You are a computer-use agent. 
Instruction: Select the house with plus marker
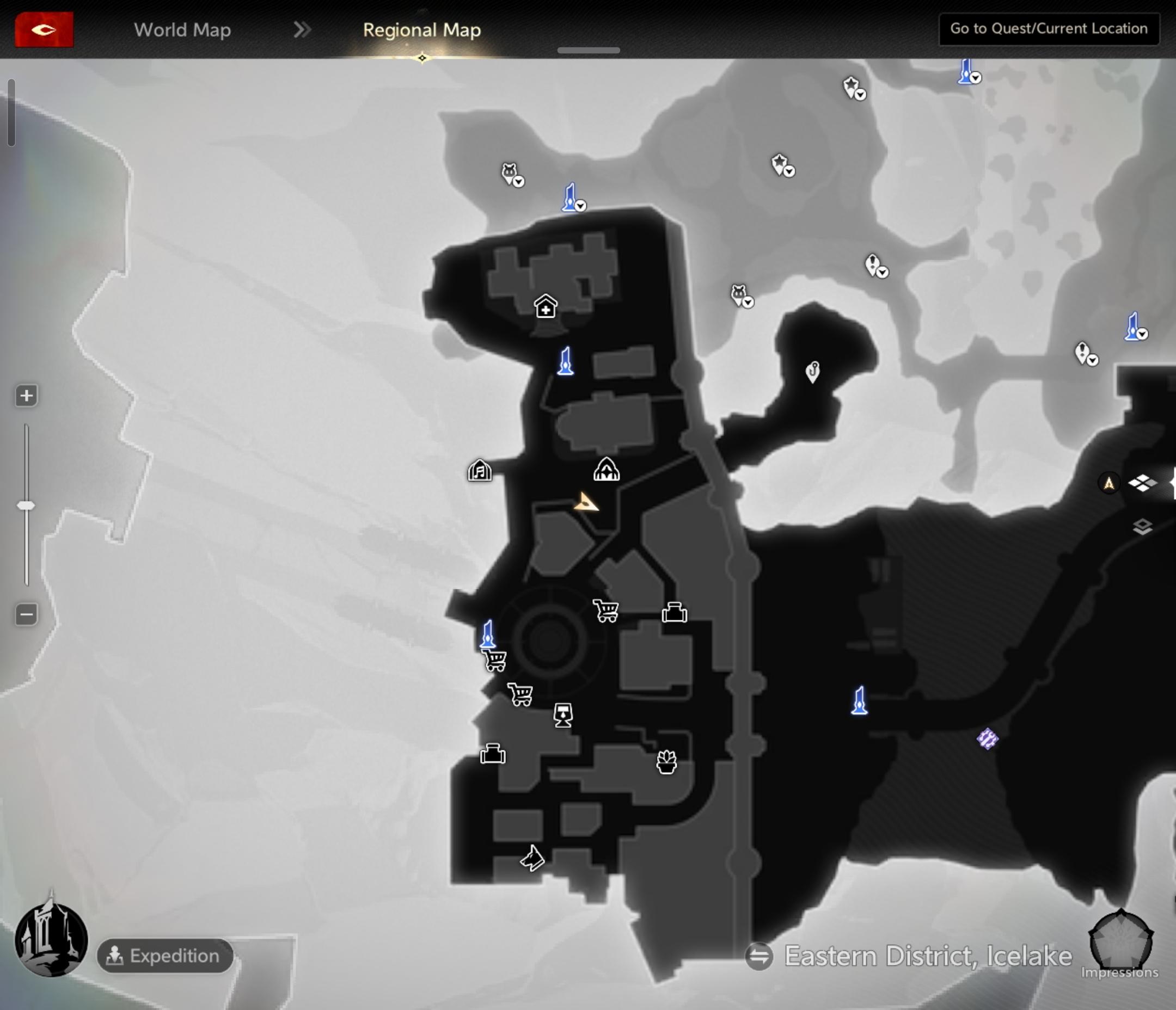(x=546, y=306)
